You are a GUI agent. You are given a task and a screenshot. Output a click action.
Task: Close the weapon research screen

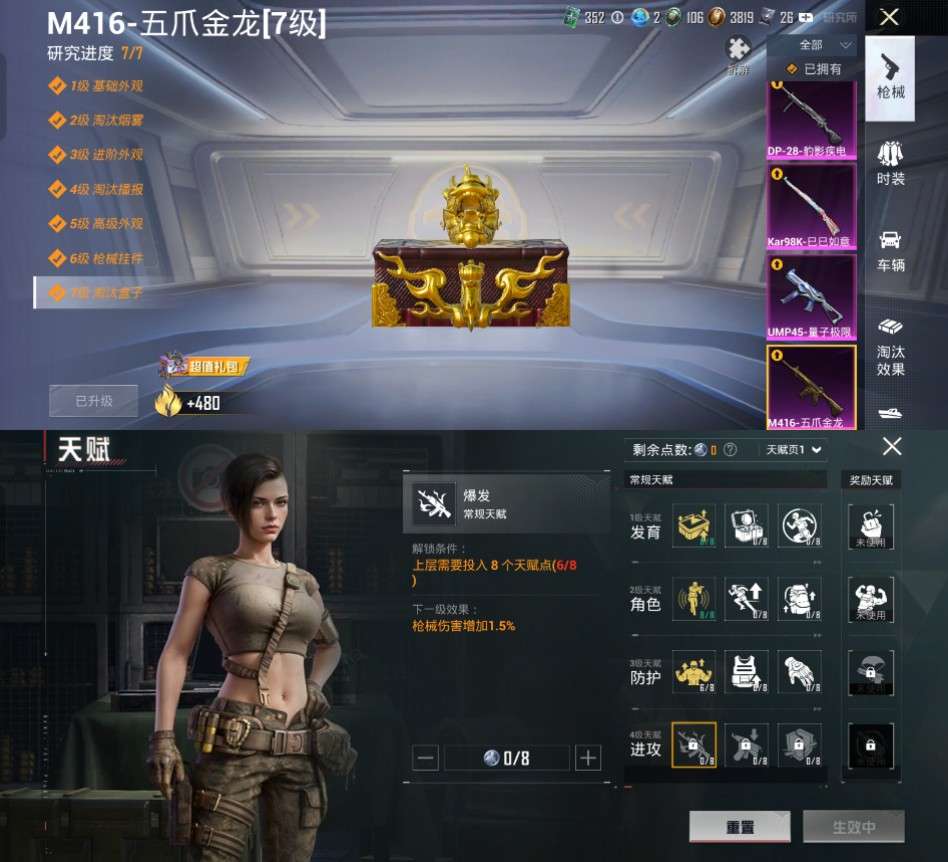[x=889, y=17]
